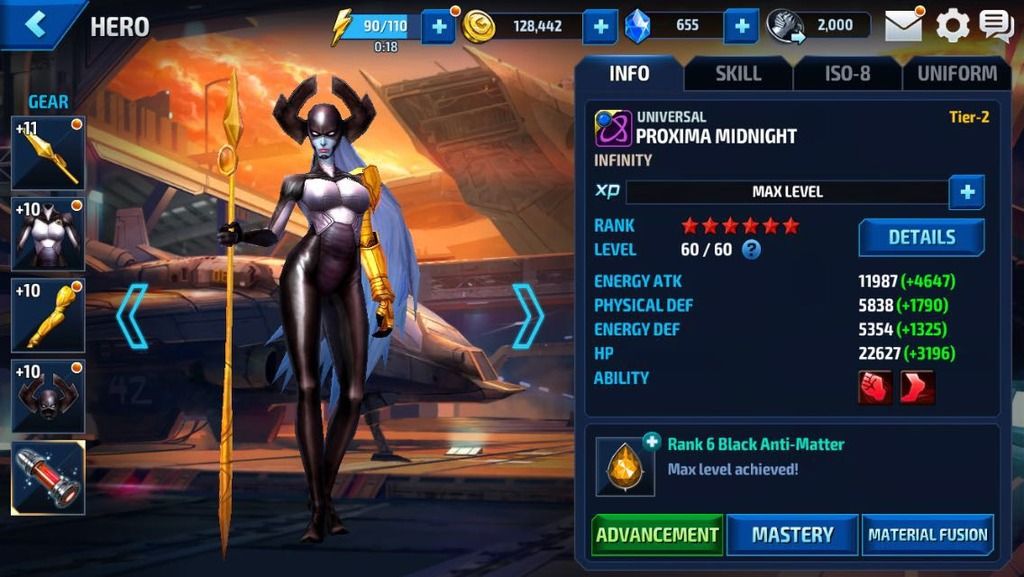Open the chat bubbles icon
1024x577 pixels.
(996, 26)
